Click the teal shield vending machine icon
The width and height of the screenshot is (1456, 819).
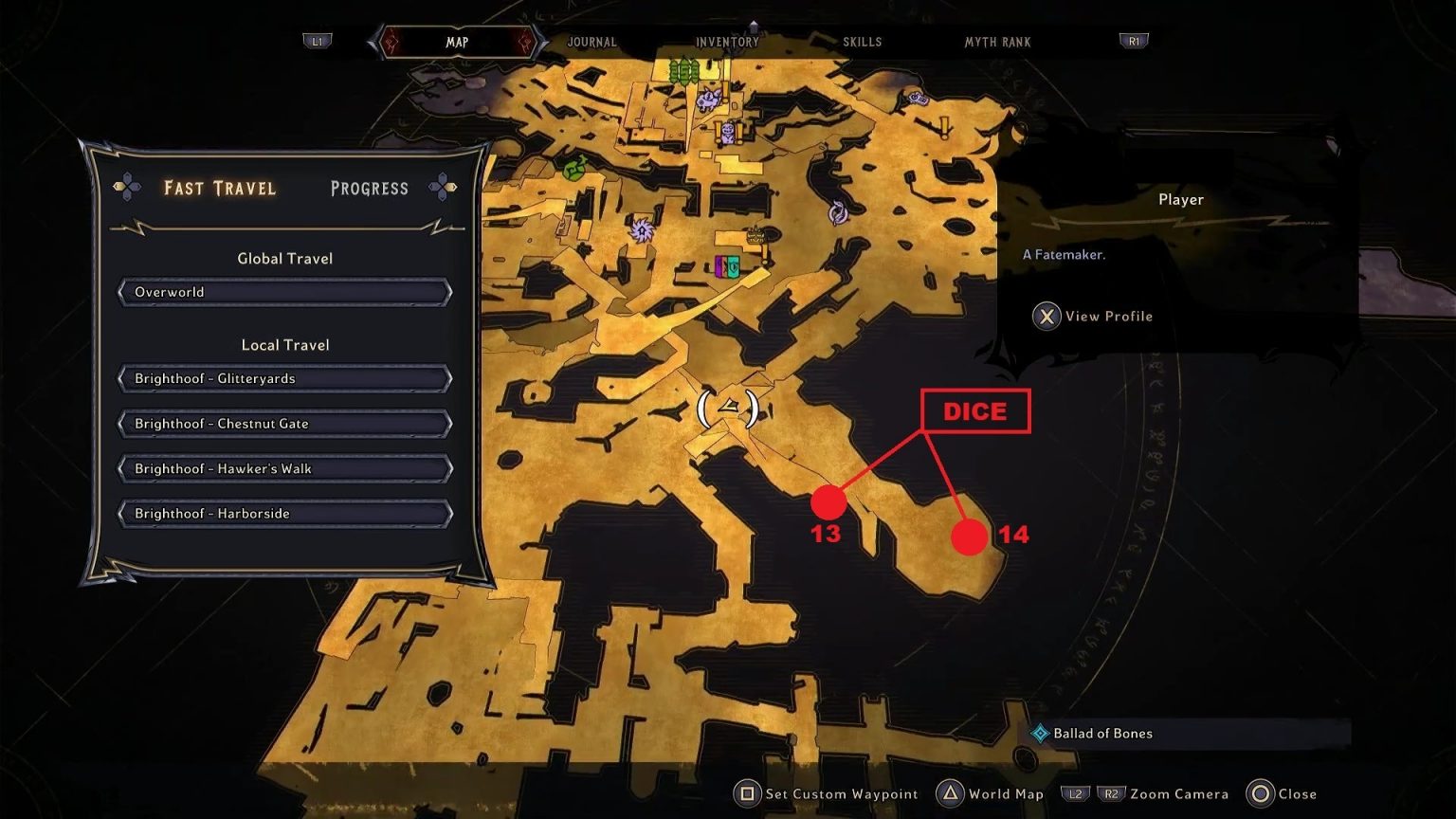coord(735,267)
